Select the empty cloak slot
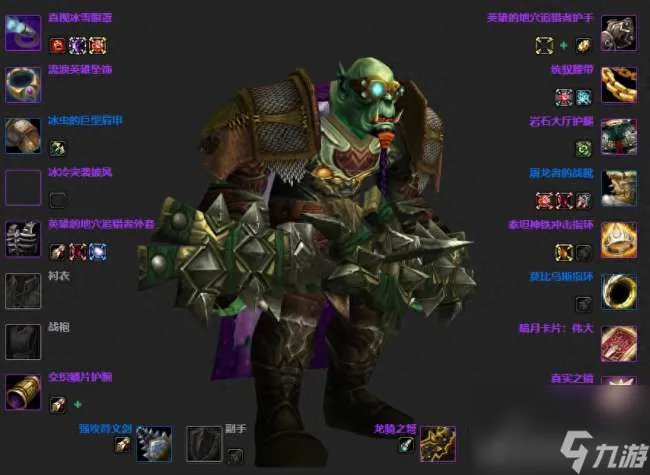The image size is (650, 475). [x=22, y=187]
